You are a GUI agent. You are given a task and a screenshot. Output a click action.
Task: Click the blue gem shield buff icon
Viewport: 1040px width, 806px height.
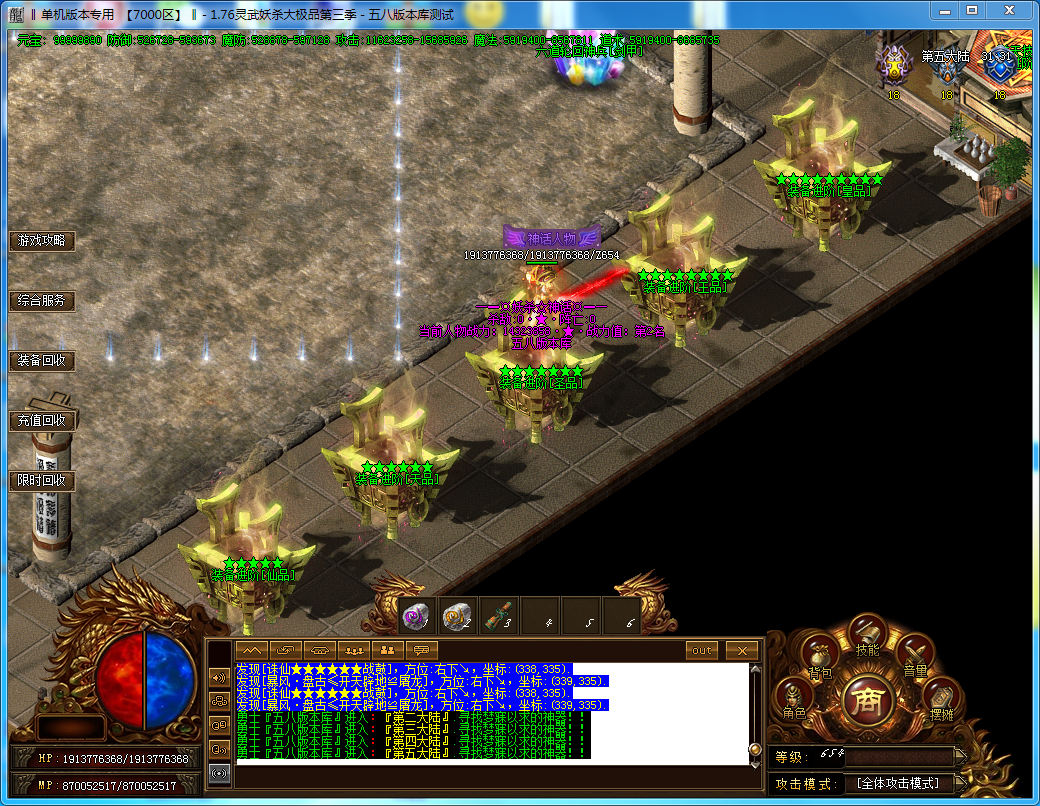[x=997, y=67]
